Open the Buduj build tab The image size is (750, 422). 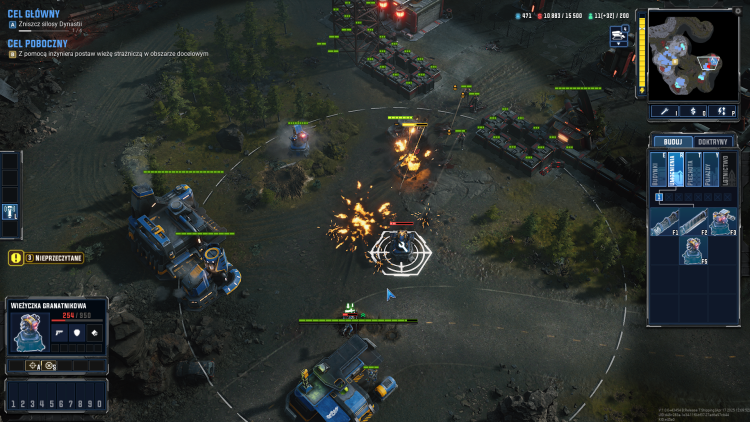point(666,141)
